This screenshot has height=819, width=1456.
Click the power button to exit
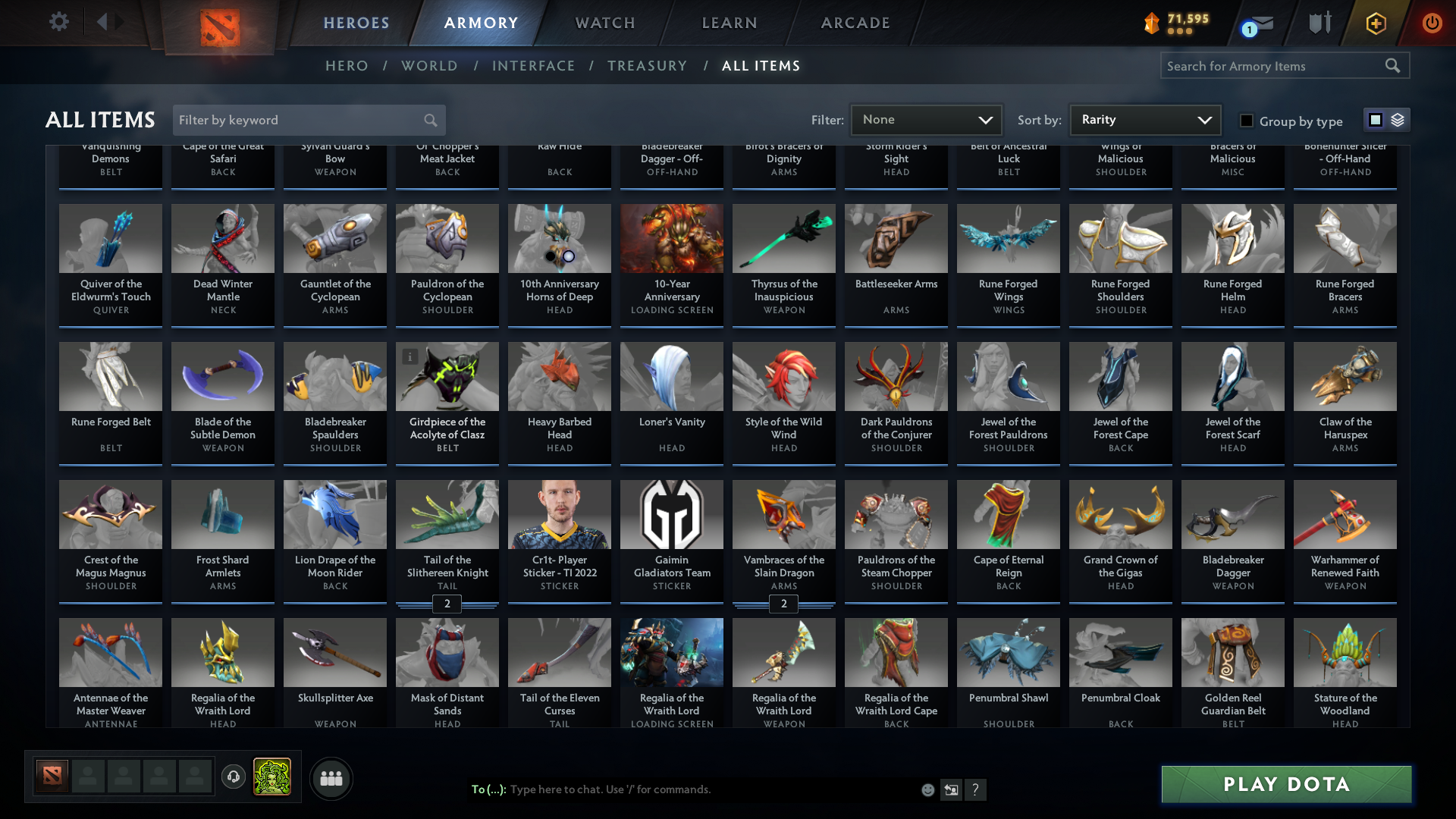[1432, 24]
